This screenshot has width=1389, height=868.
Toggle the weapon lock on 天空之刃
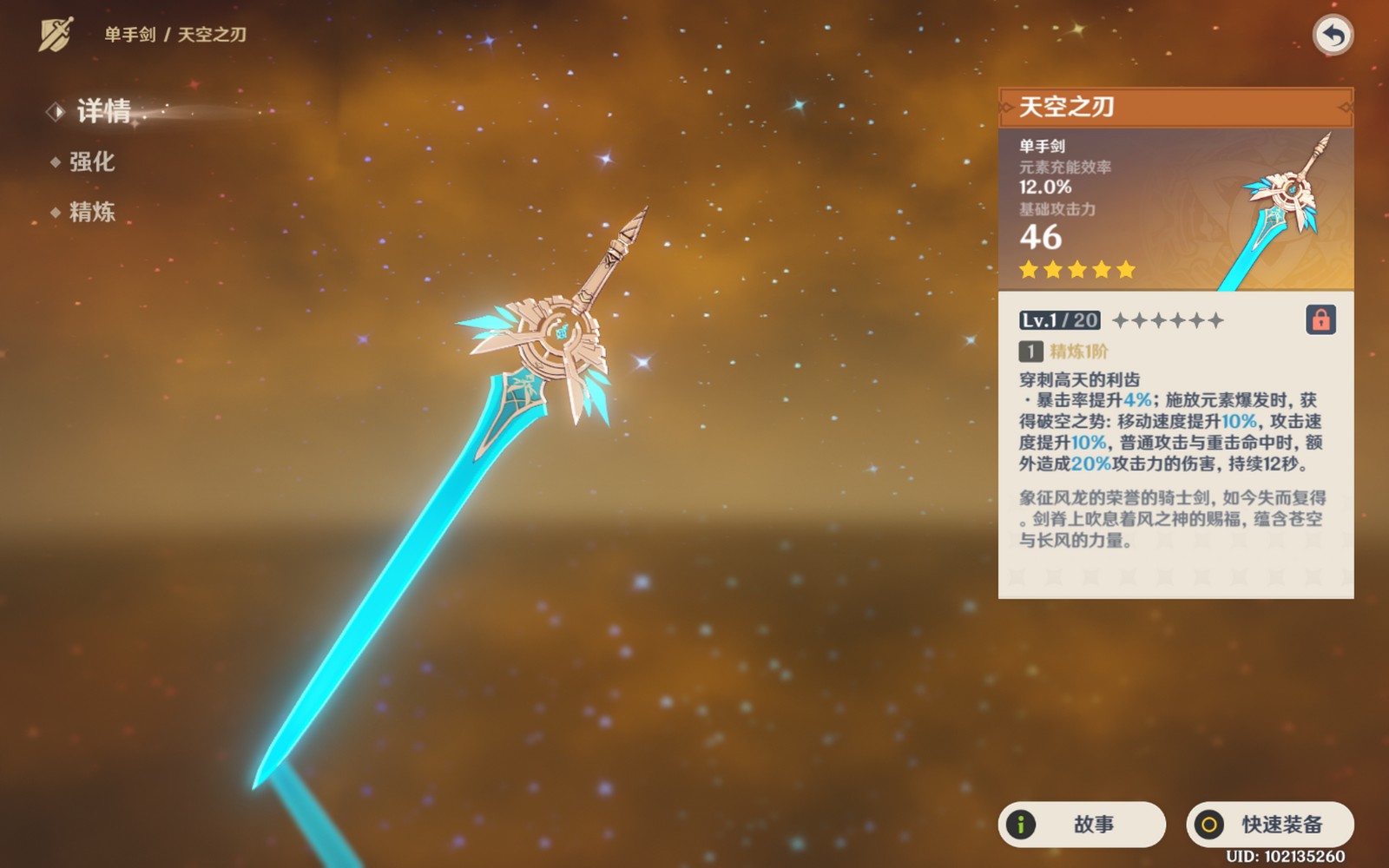(x=1323, y=319)
